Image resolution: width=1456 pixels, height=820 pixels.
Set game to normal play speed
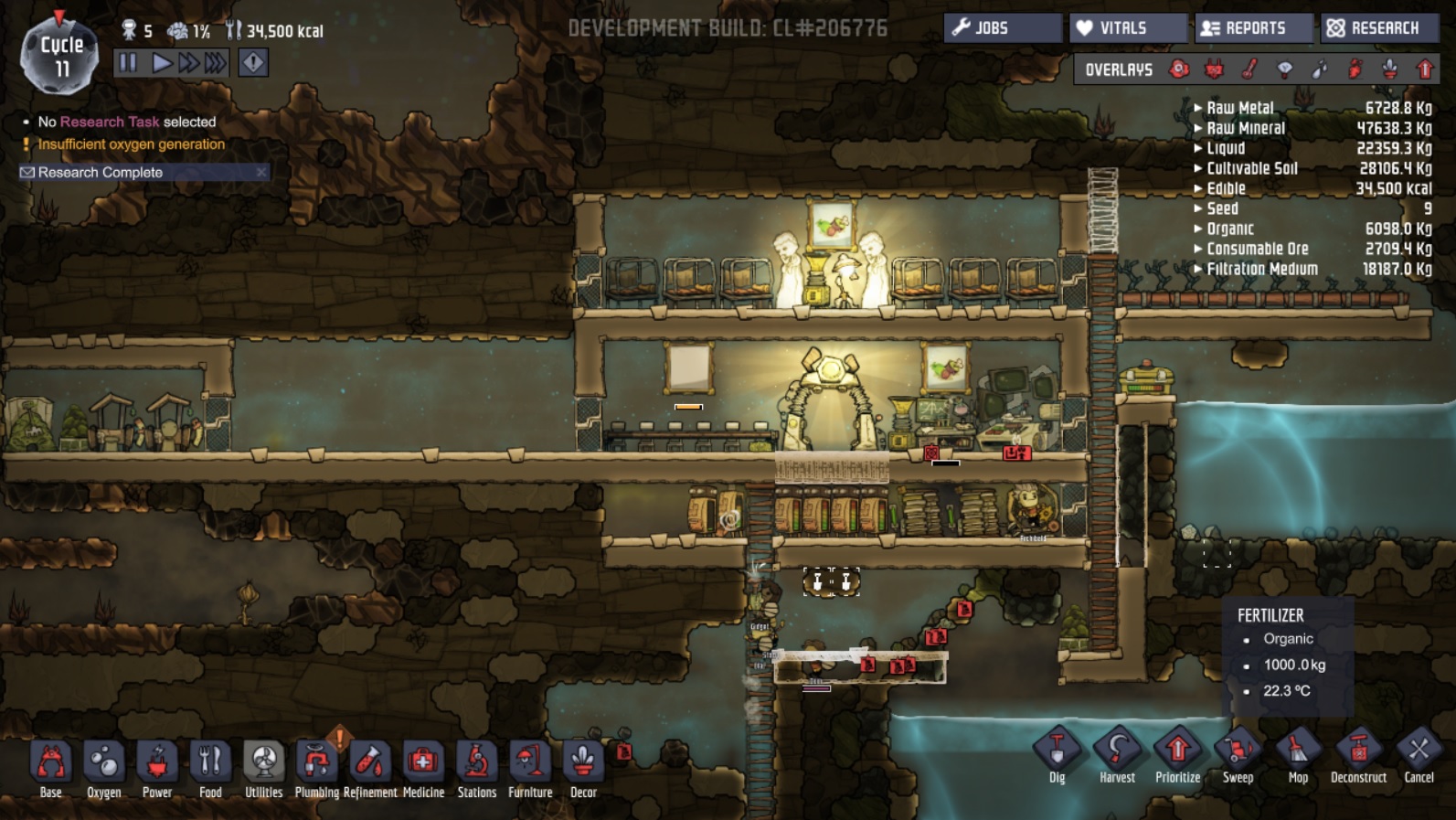click(162, 63)
